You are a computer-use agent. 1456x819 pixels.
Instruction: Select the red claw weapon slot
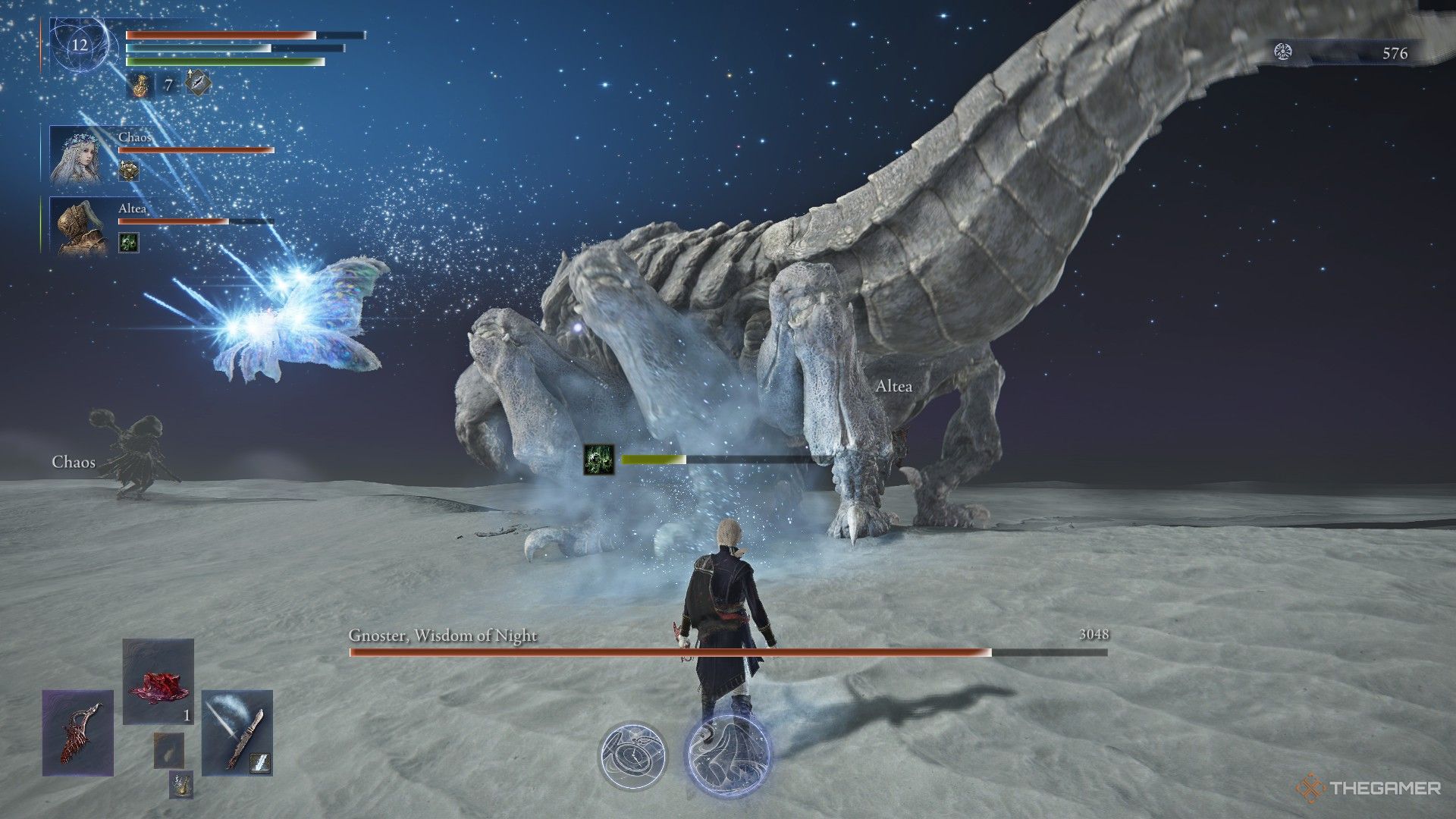point(77,733)
